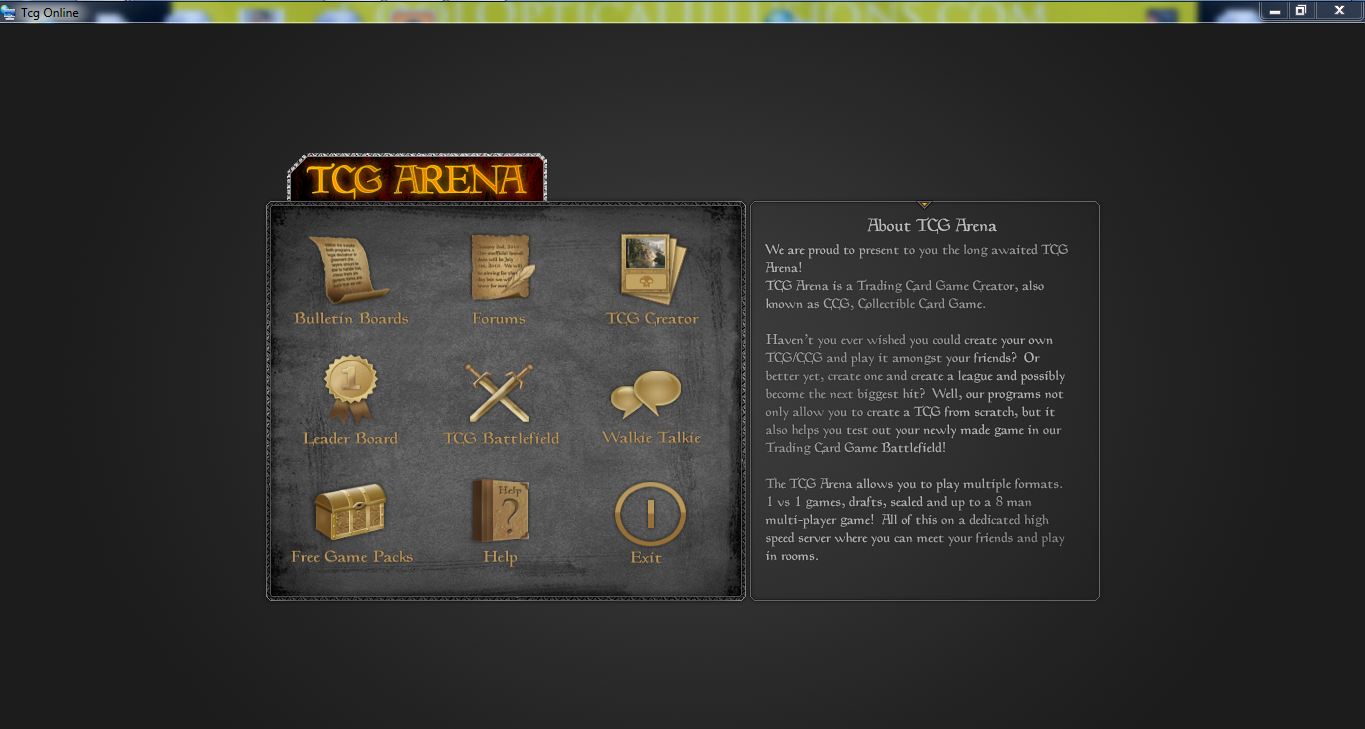Restore down the game window

1301,11
